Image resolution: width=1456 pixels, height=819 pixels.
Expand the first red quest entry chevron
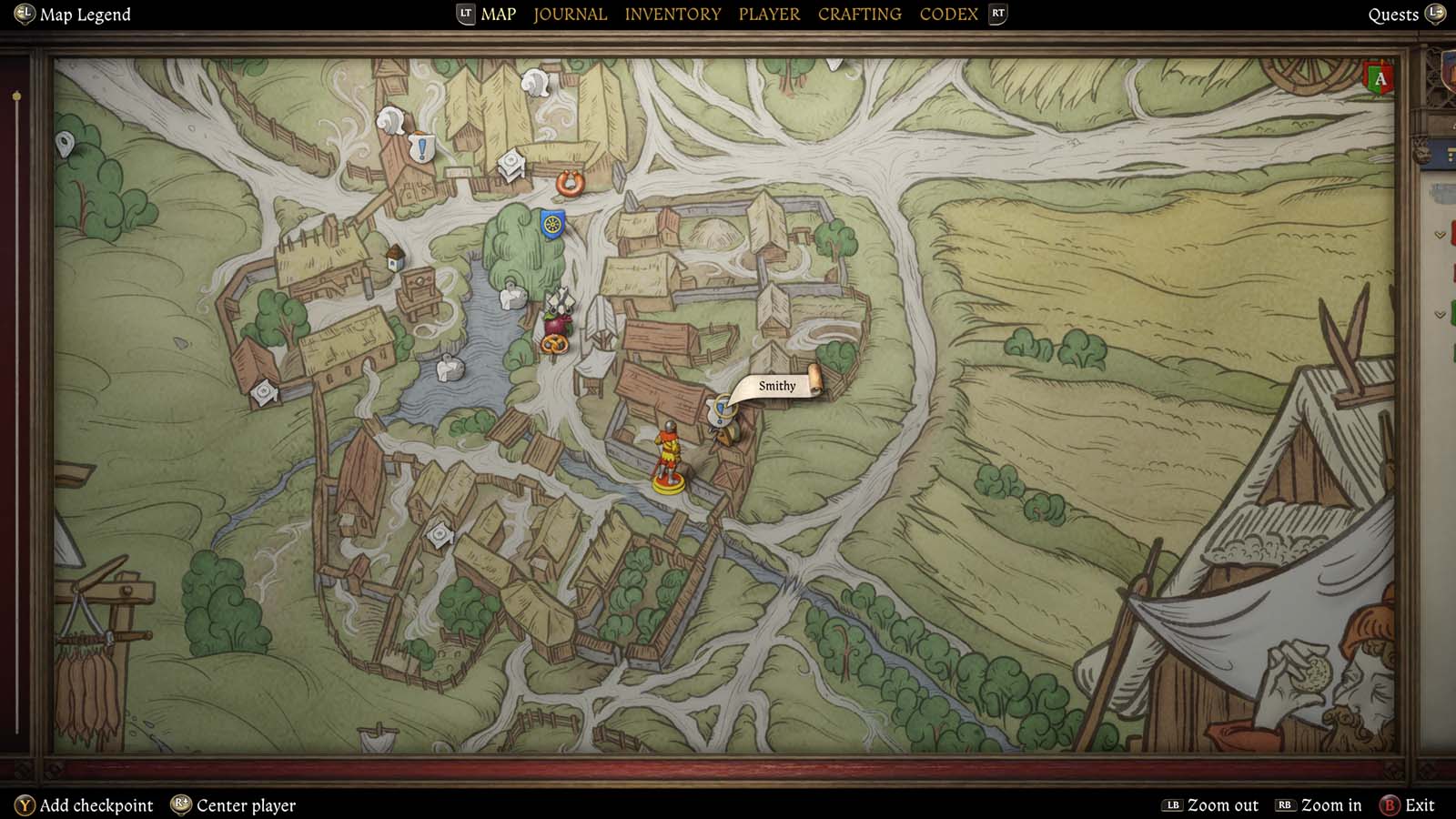1440,235
